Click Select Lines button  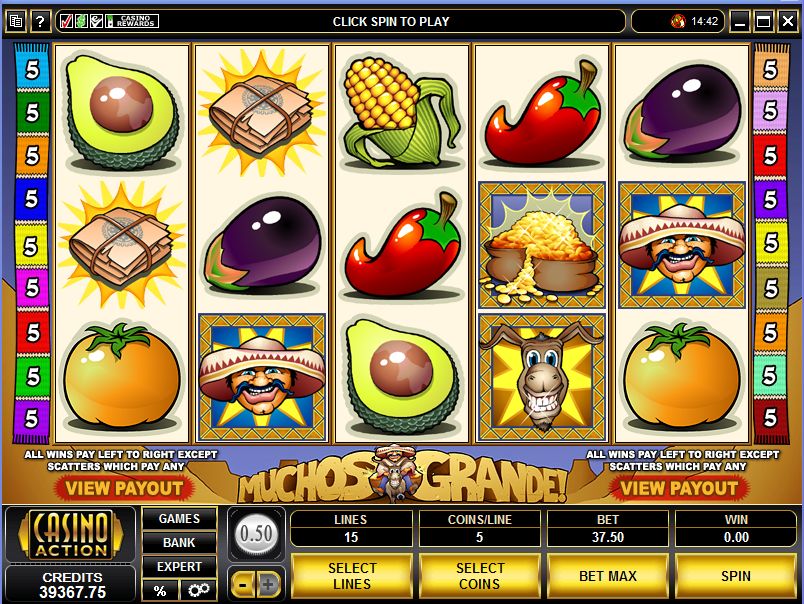[352, 576]
